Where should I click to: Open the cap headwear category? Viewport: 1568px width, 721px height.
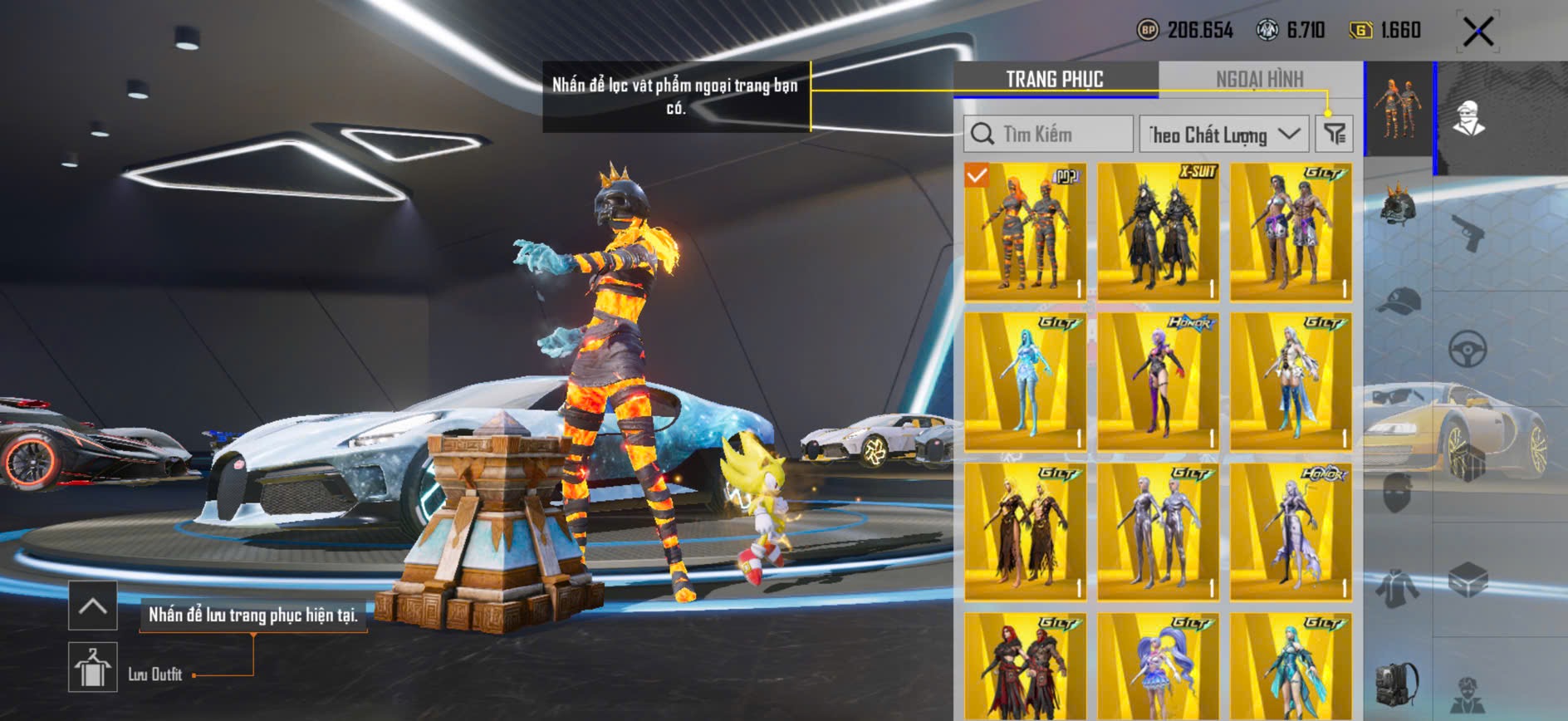[1398, 301]
